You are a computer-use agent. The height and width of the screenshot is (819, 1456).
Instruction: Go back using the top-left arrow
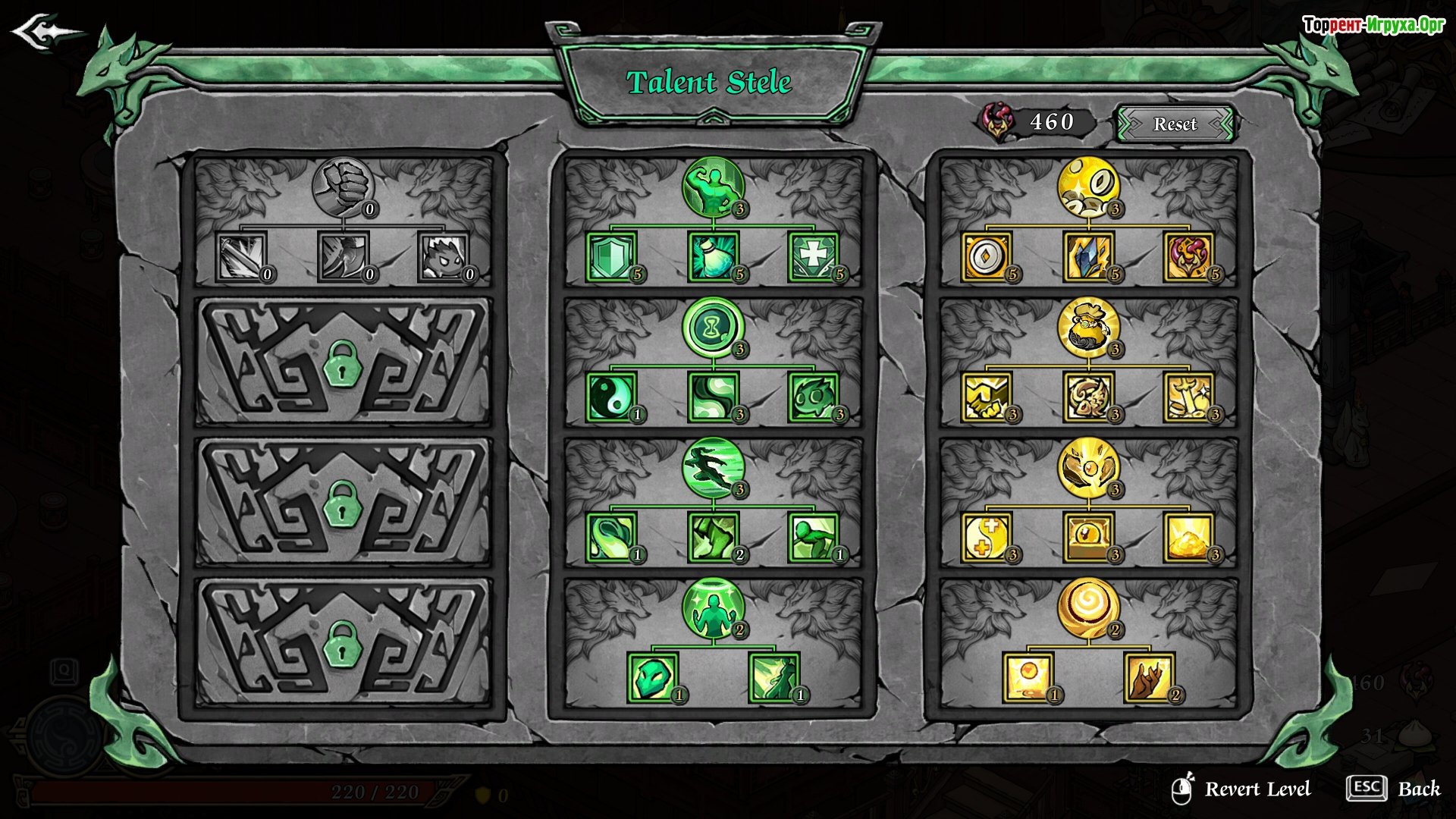pyautogui.click(x=44, y=33)
